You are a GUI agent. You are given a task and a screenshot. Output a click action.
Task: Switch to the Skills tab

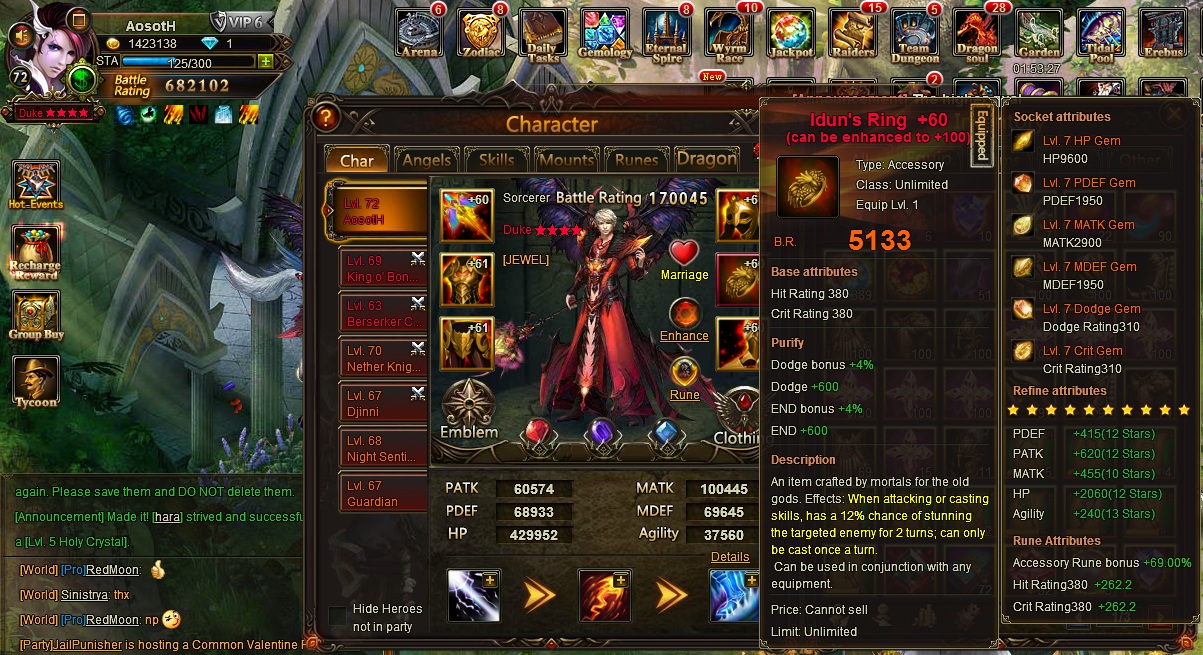(496, 160)
